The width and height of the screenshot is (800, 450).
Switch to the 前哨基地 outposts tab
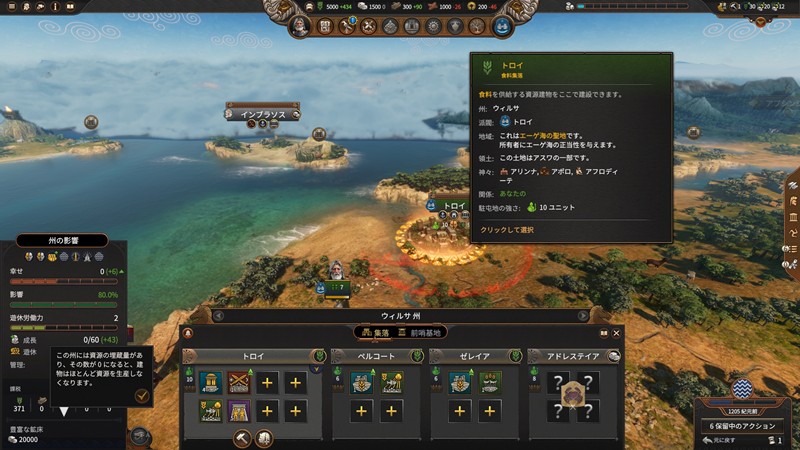420,332
